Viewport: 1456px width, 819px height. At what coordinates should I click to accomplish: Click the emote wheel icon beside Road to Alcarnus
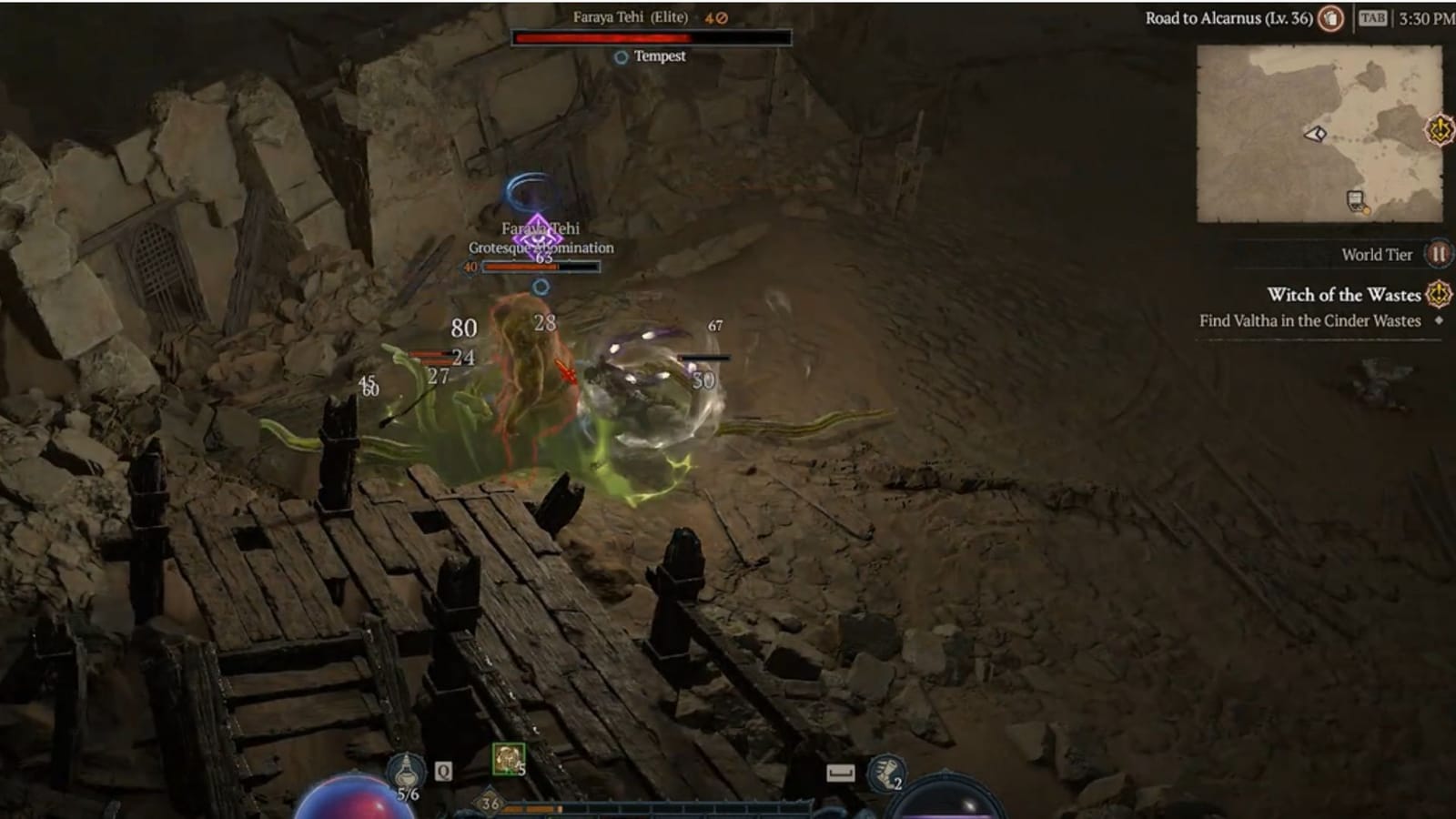click(1330, 19)
